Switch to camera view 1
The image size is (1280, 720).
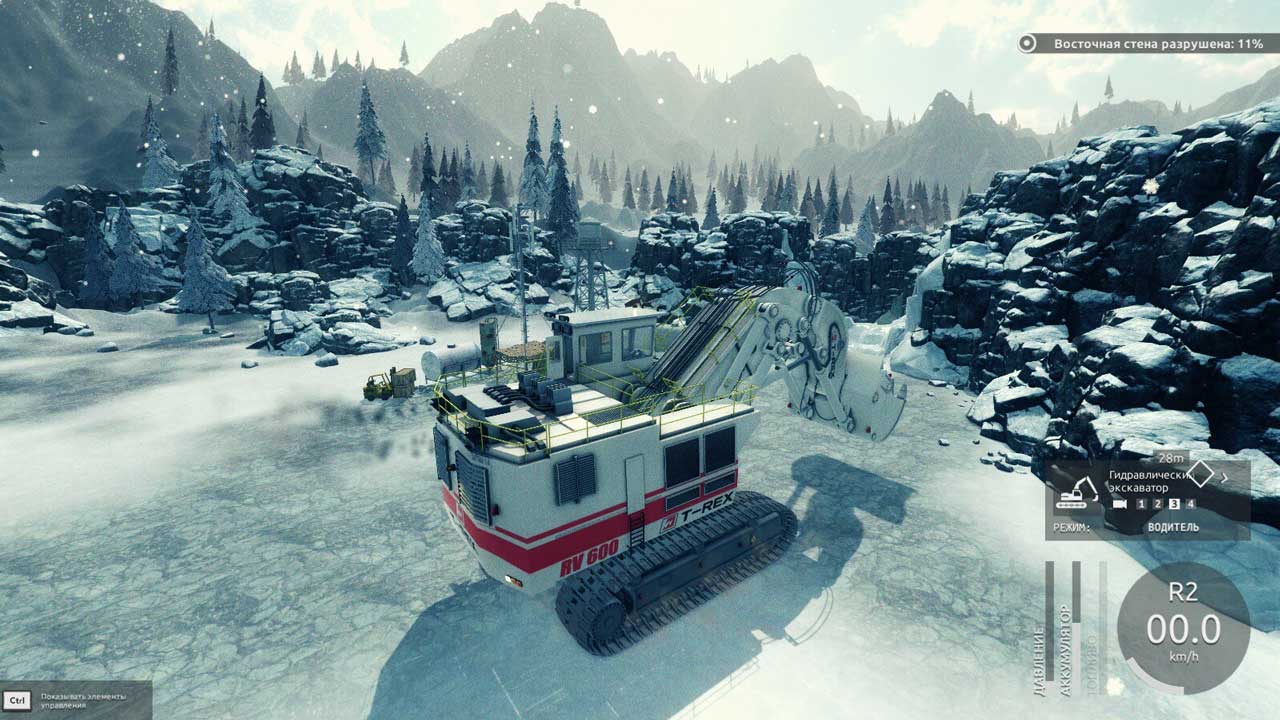point(1141,504)
